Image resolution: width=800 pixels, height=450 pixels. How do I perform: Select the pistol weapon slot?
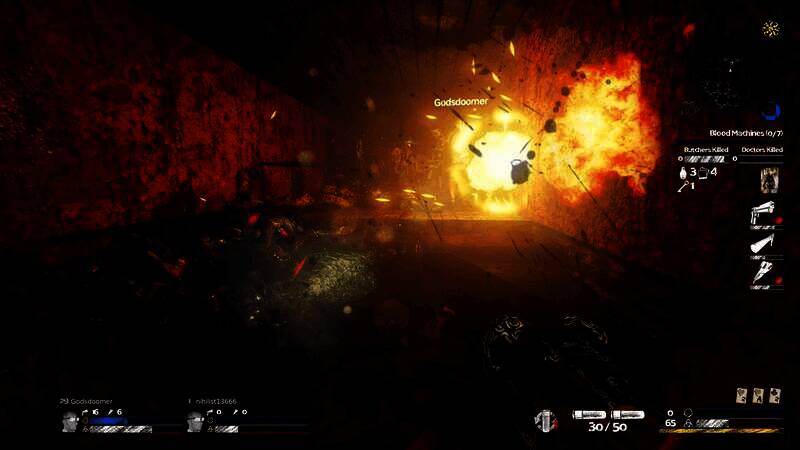pyautogui.click(x=765, y=215)
